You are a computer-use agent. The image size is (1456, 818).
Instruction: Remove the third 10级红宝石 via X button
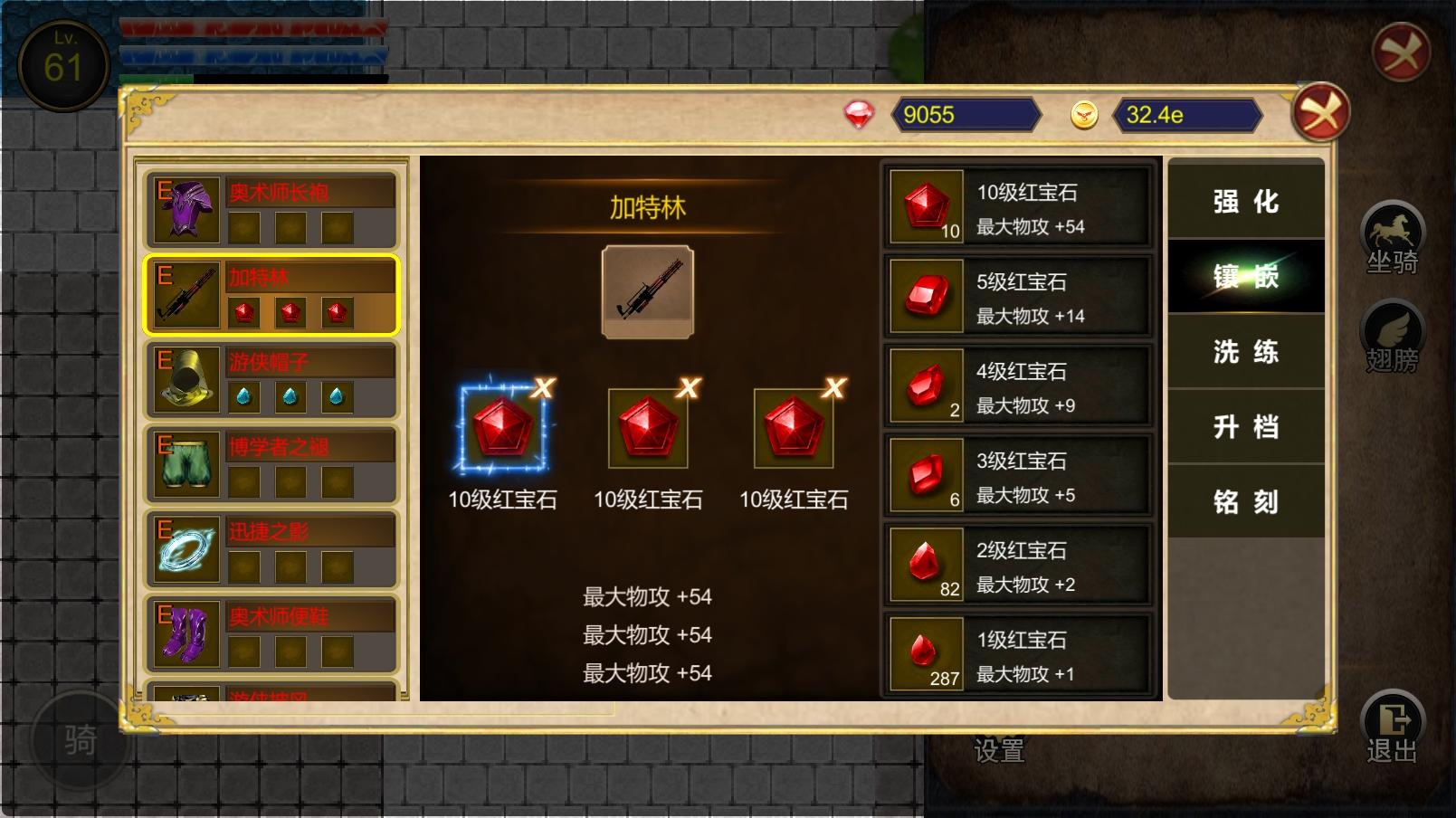(833, 385)
